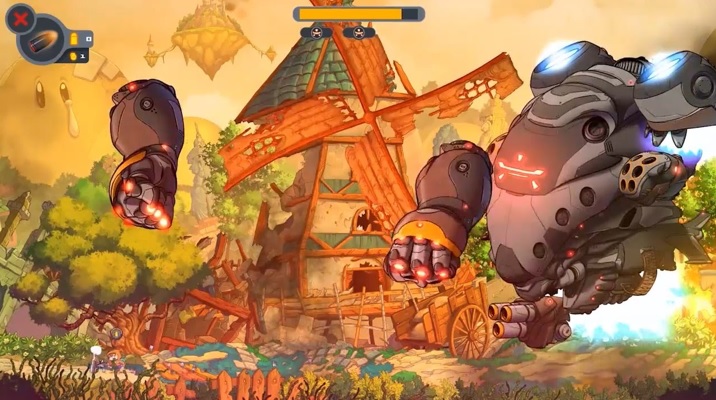
Task: Select the bullet weapon icon
Action: (x=45, y=40)
